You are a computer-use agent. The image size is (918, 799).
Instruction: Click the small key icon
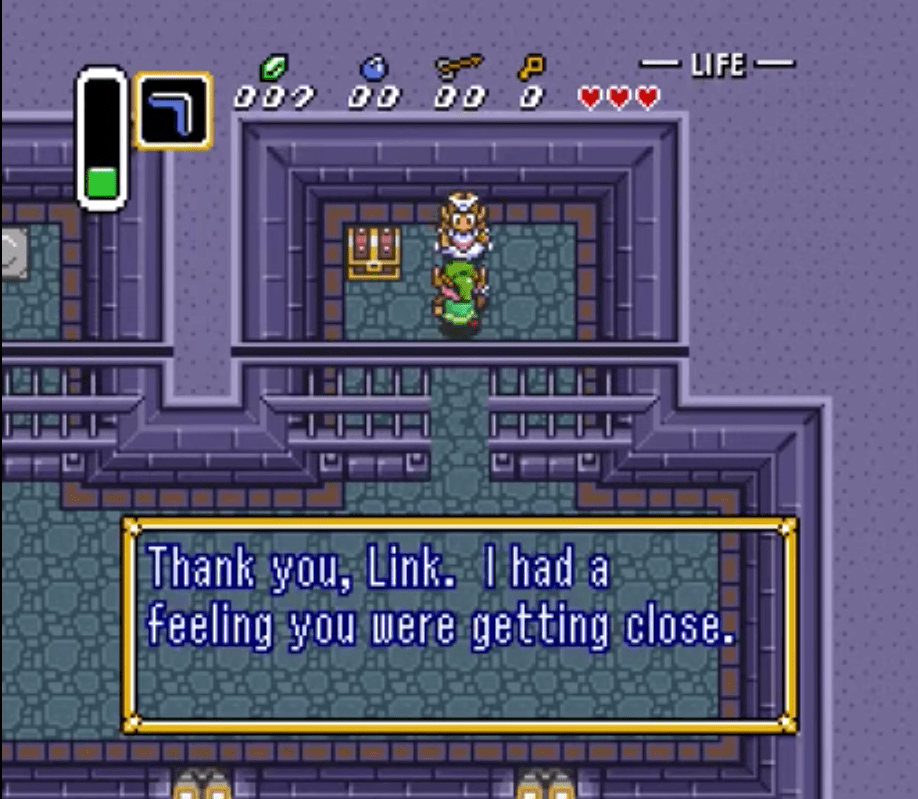pyautogui.click(x=530, y=68)
